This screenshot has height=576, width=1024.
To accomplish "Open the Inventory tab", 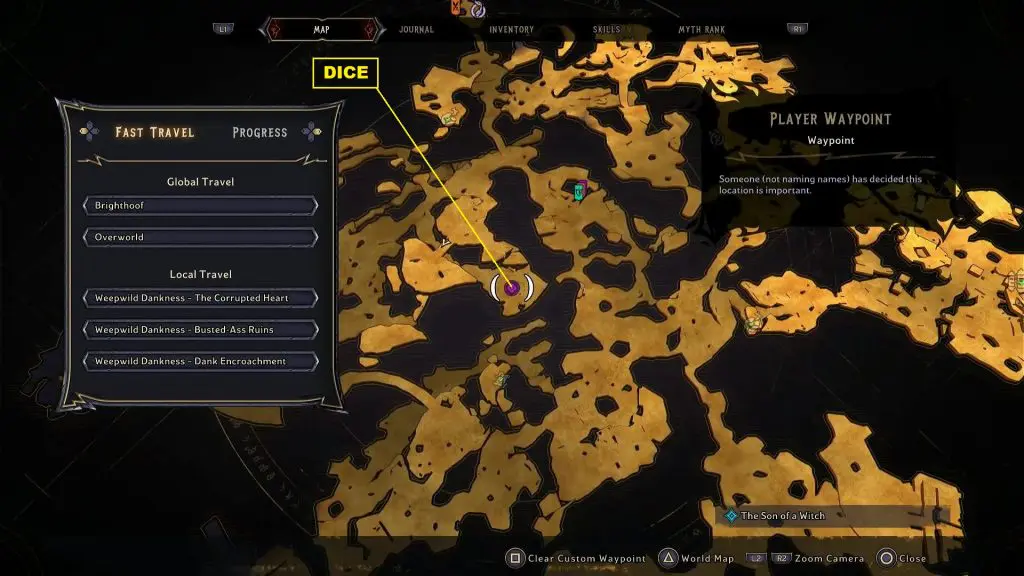I will [511, 30].
